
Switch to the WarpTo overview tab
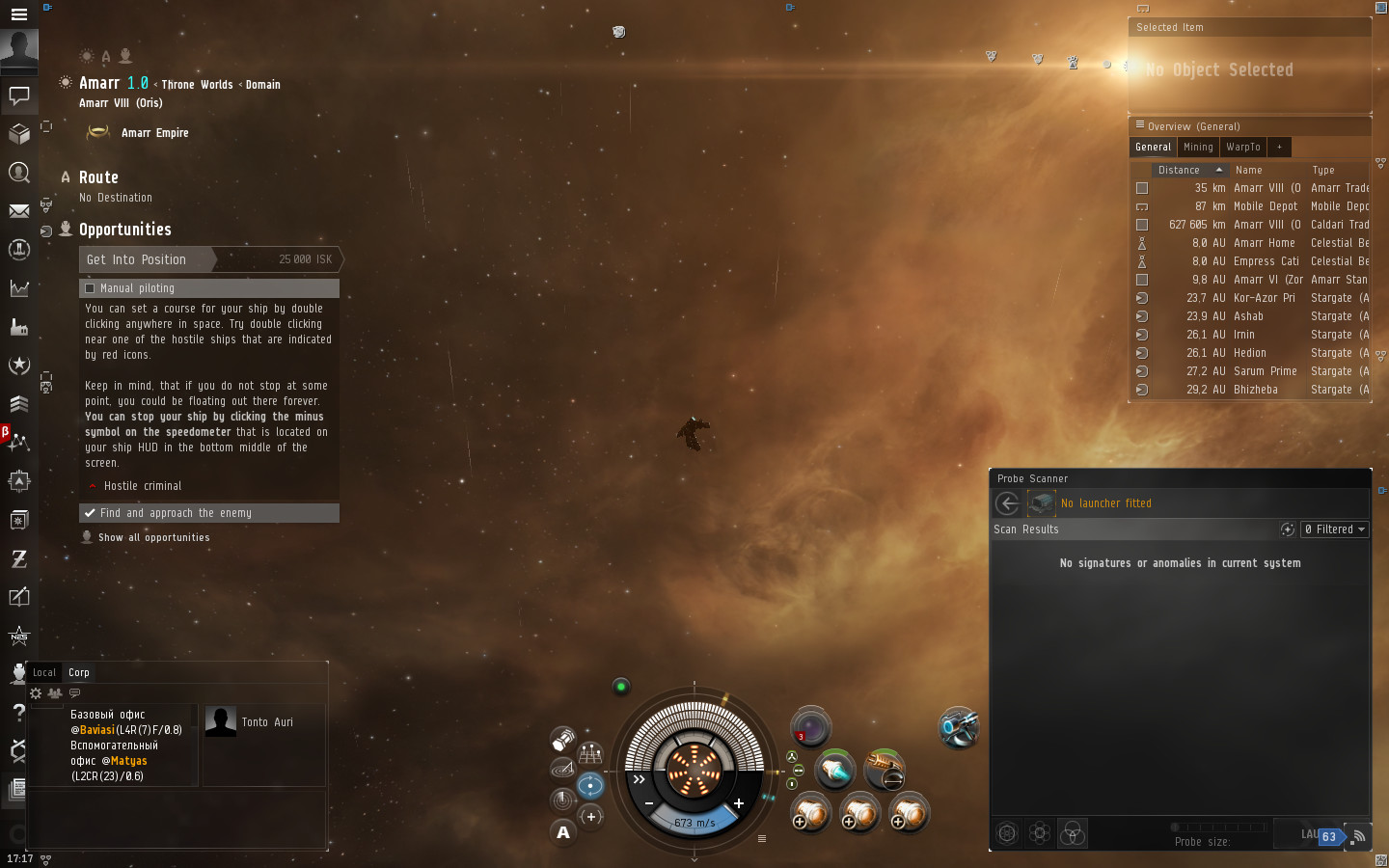pyautogui.click(x=1243, y=148)
